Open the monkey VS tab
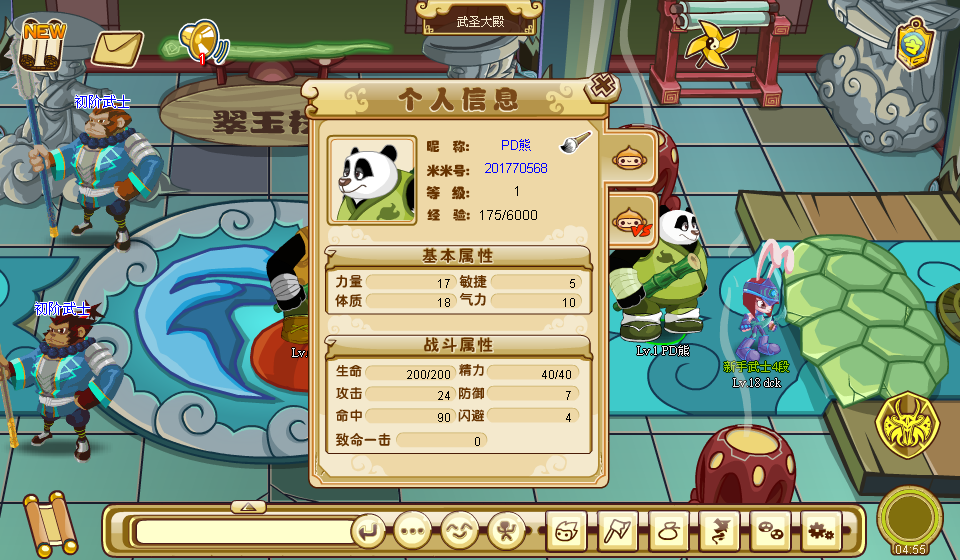The width and height of the screenshot is (960, 560). pyautogui.click(x=632, y=220)
